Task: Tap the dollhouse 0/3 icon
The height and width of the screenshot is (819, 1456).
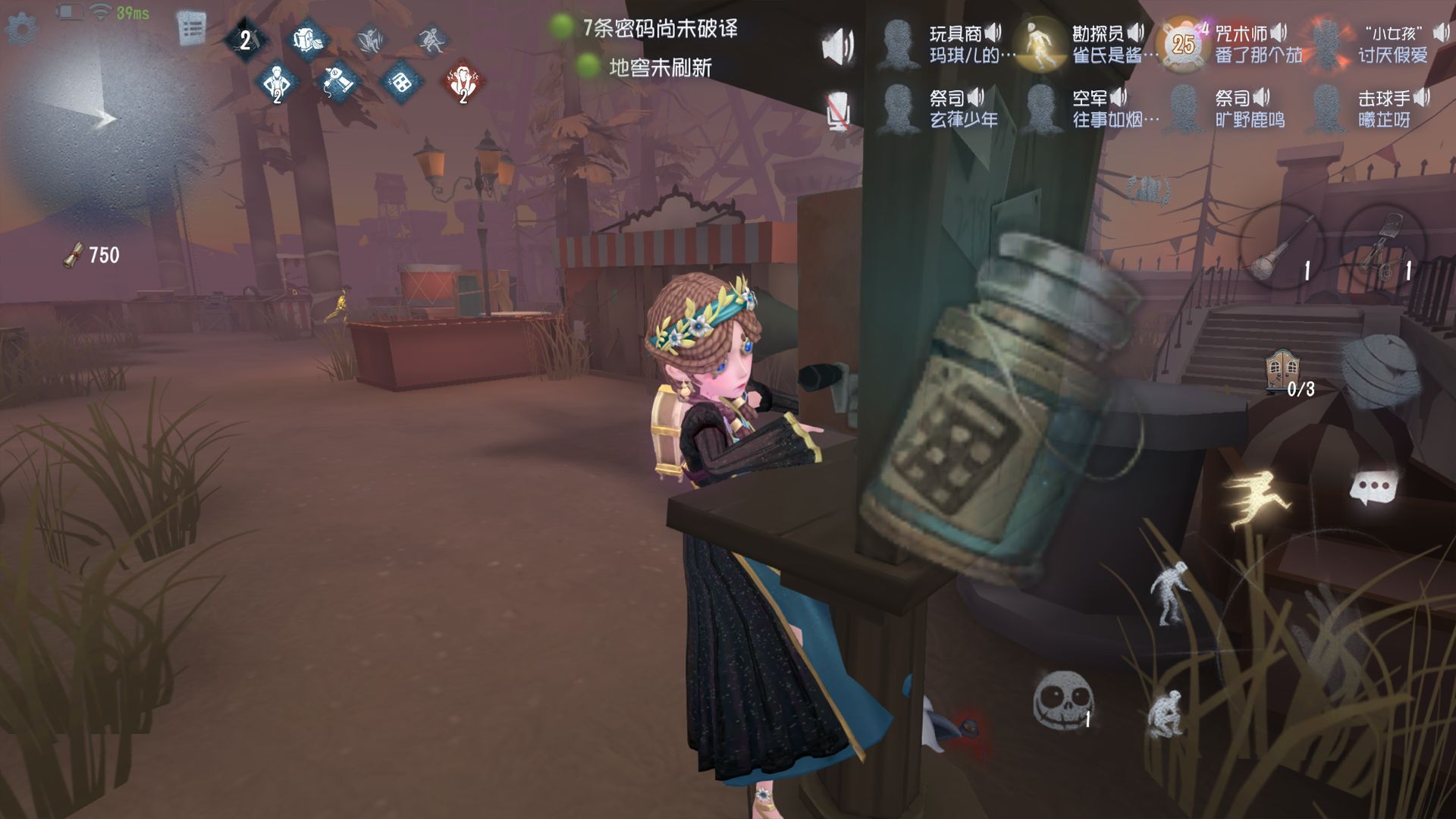Action: pos(1282,373)
